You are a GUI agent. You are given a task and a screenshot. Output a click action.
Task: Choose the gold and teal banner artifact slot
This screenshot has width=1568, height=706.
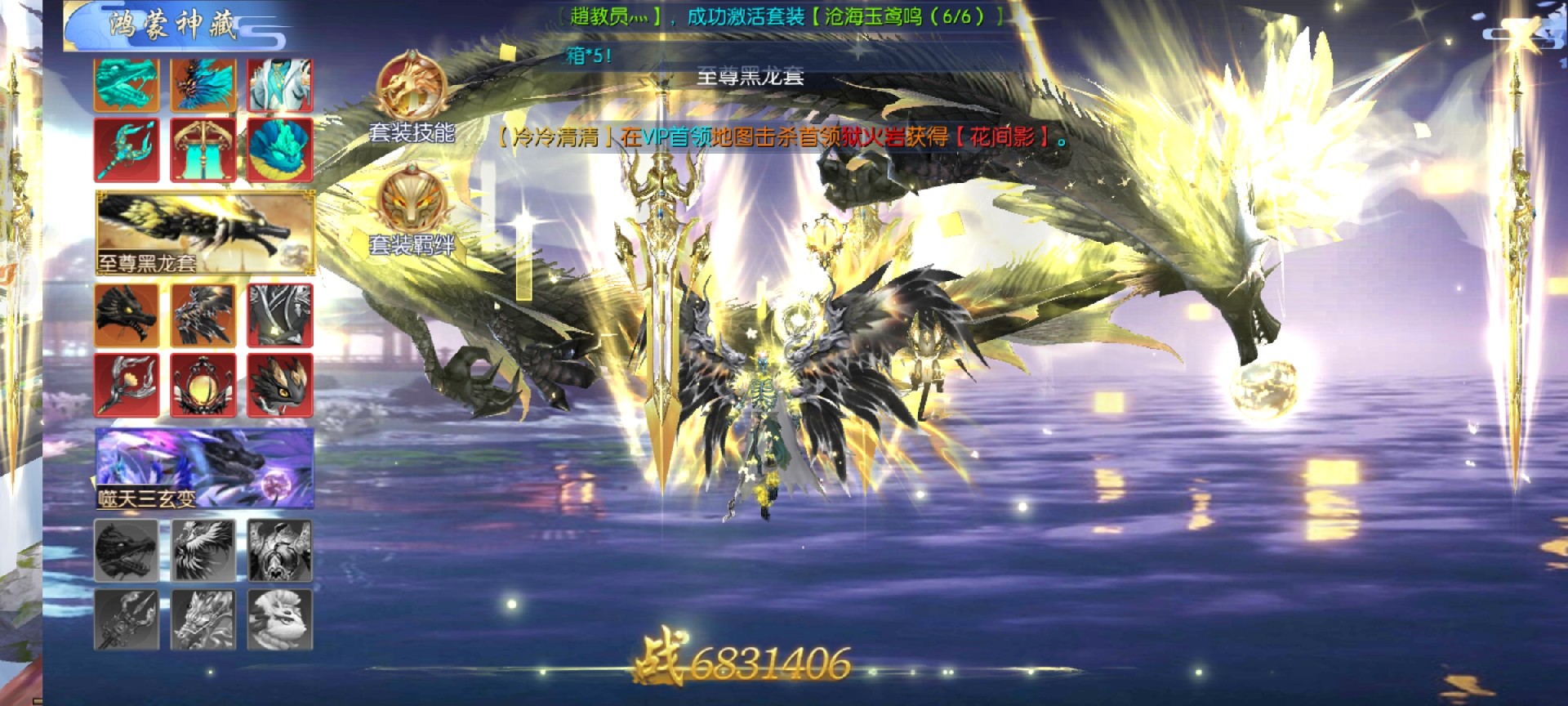[x=203, y=150]
